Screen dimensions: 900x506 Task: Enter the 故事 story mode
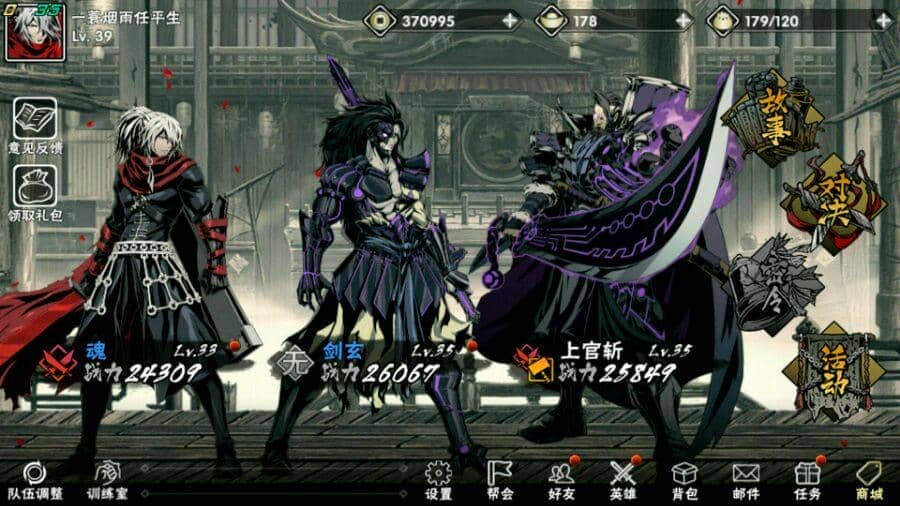[769, 118]
